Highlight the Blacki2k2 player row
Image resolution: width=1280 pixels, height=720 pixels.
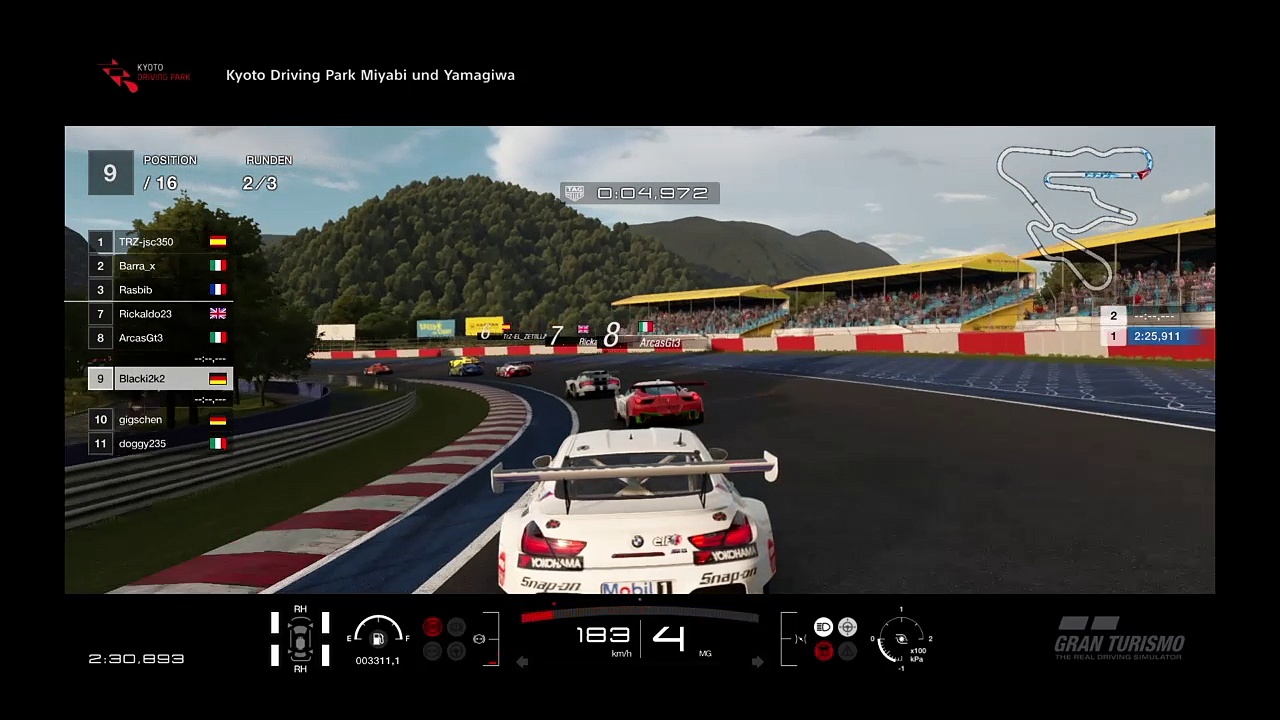160,379
